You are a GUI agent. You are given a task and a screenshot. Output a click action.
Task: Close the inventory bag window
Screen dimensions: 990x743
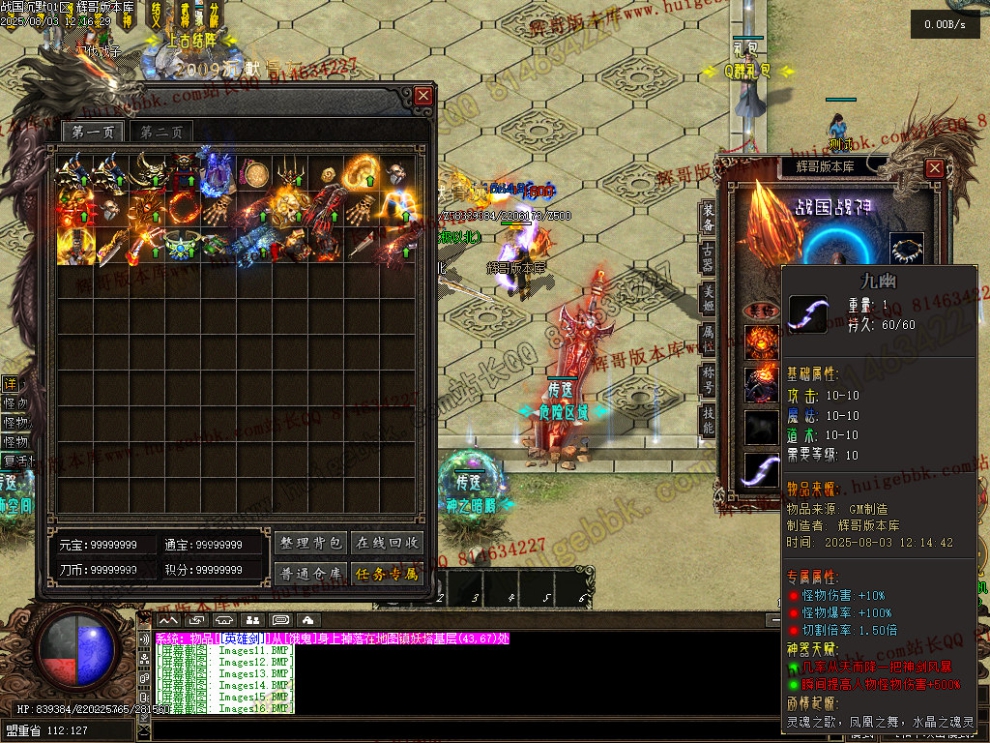pyautogui.click(x=424, y=96)
